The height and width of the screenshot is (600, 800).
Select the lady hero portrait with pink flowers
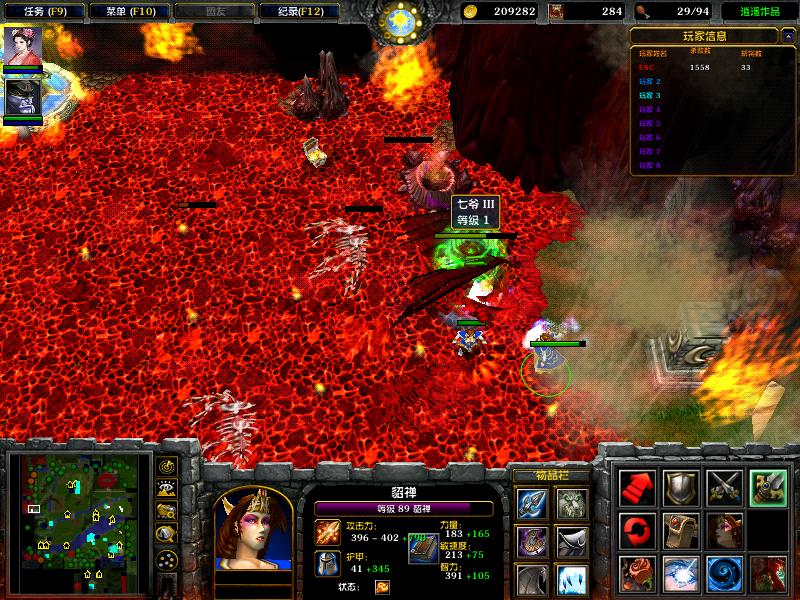(x=22, y=46)
